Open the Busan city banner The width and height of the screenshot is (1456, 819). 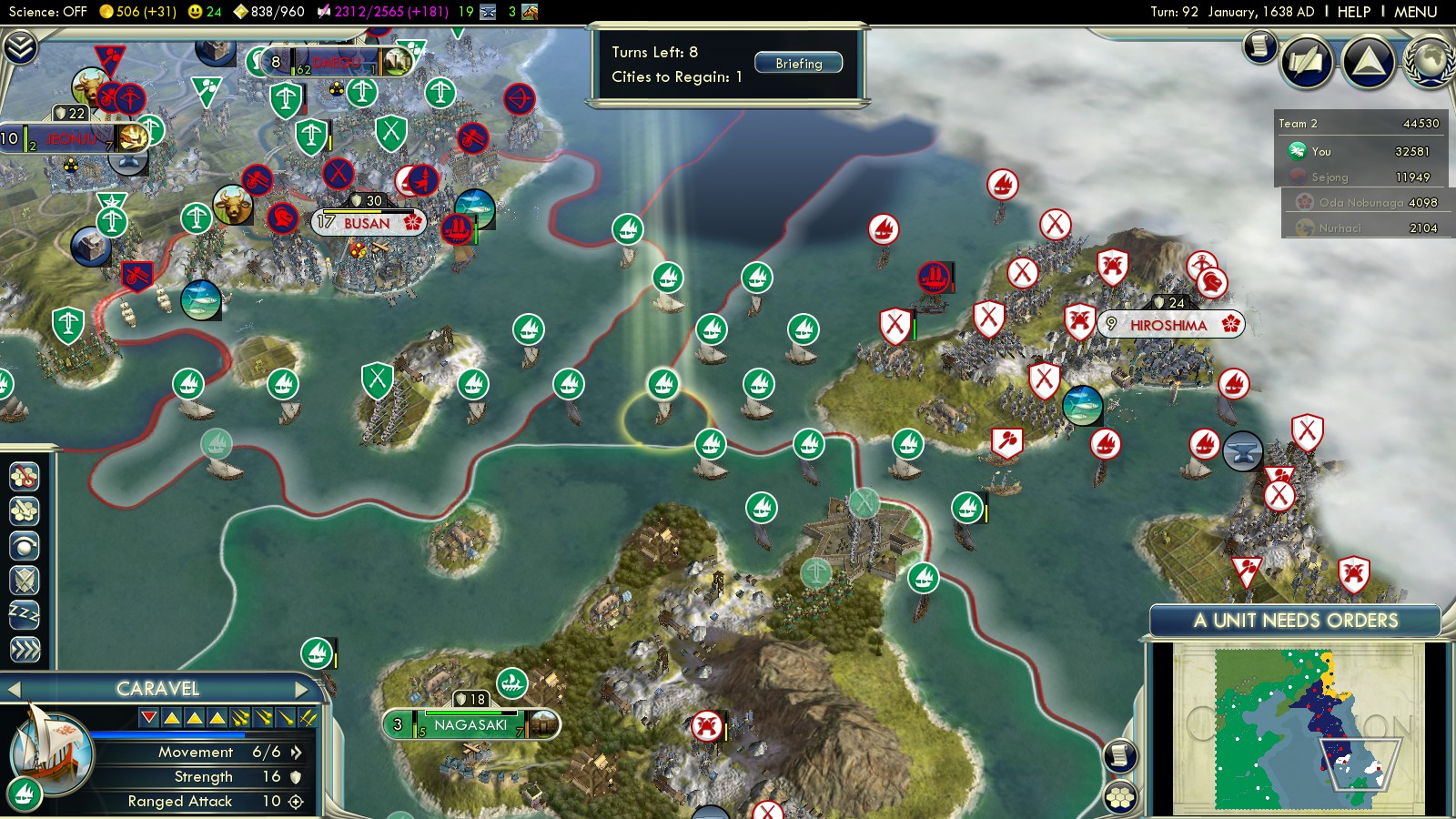point(368,223)
